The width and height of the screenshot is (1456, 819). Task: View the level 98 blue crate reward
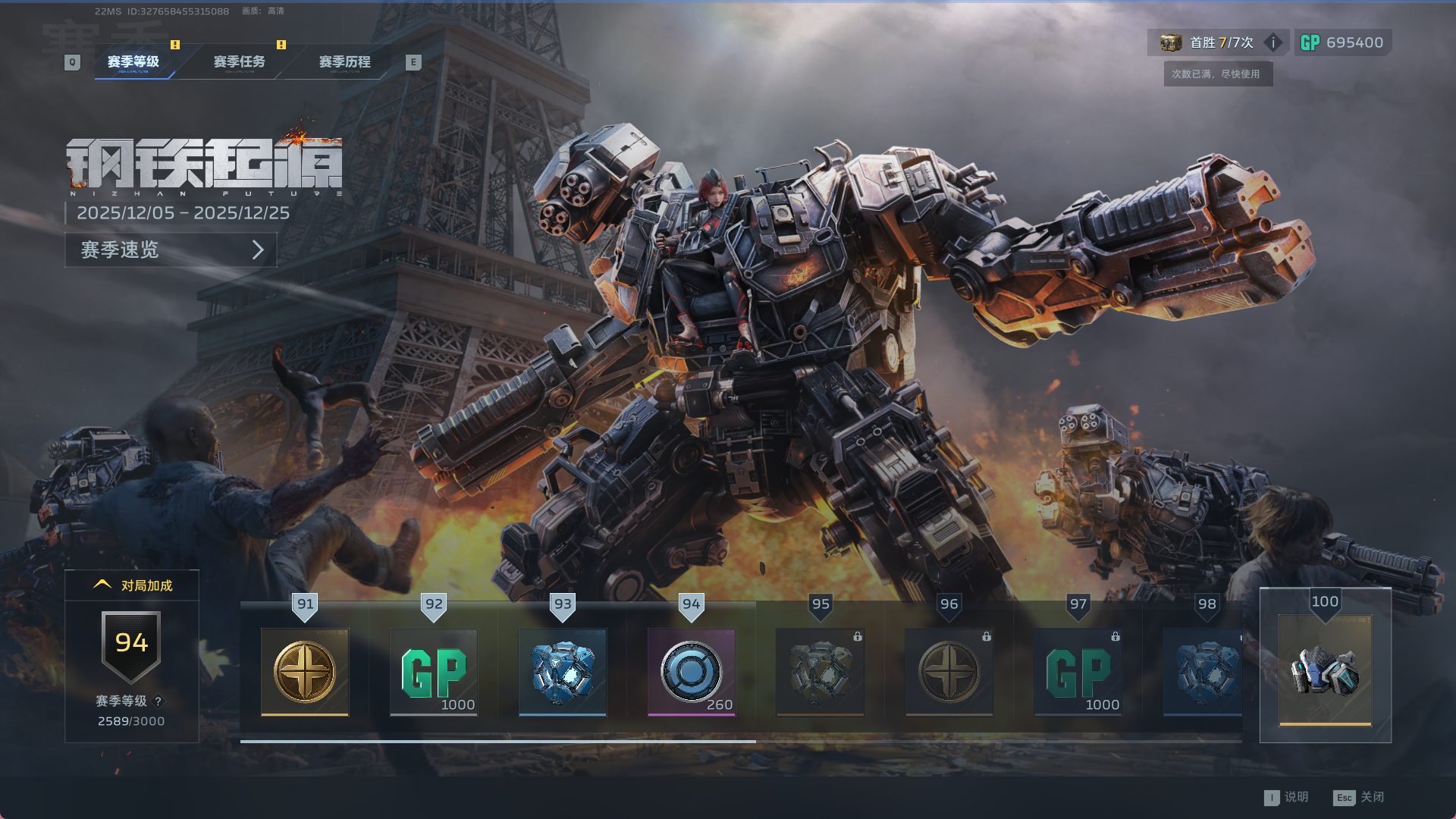pyautogui.click(x=1203, y=672)
